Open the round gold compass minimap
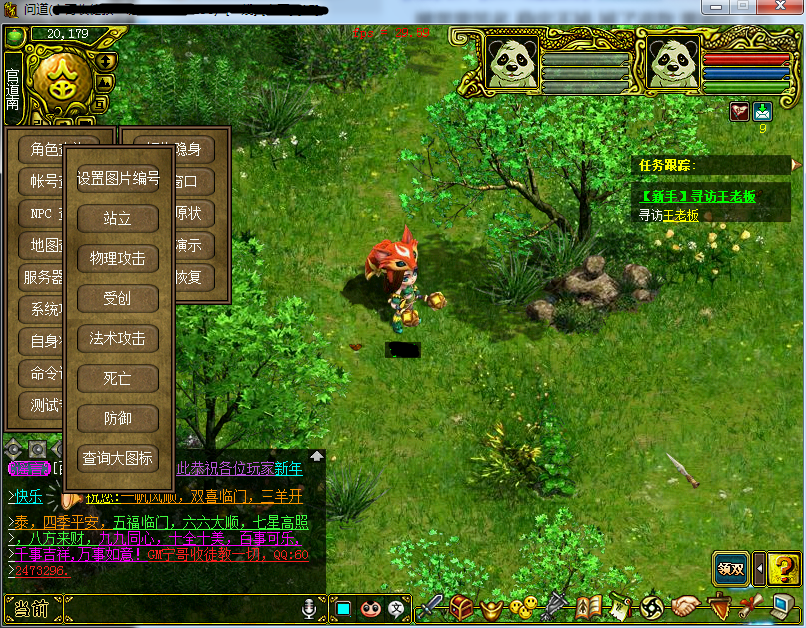 click(62, 82)
